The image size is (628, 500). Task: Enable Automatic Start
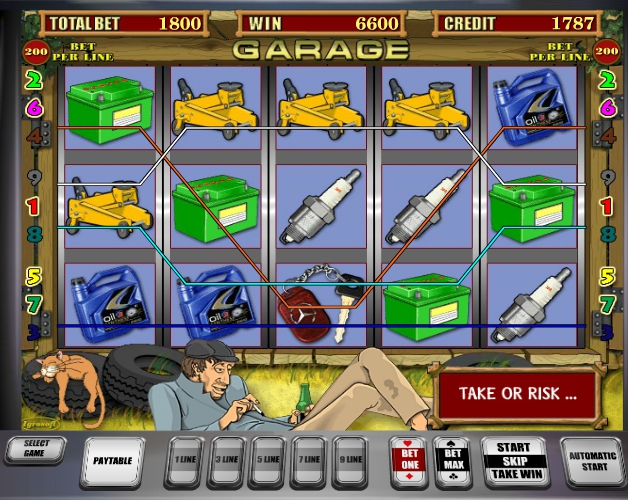[x=593, y=461]
